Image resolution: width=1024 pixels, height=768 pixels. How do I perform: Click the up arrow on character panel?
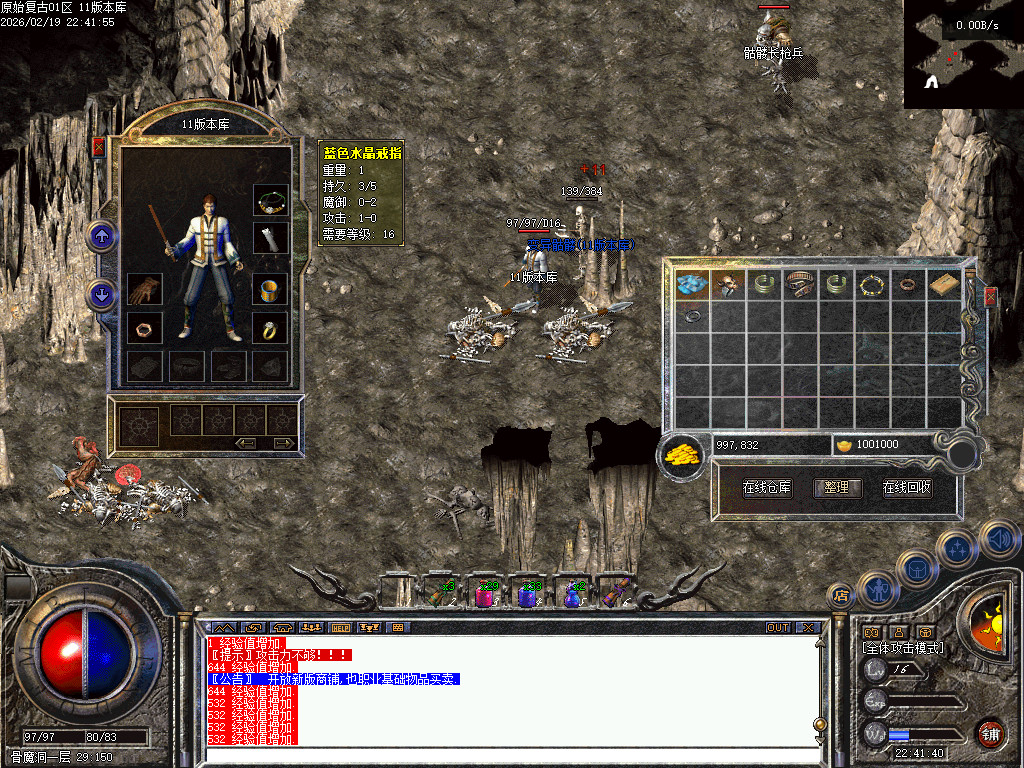(x=102, y=237)
